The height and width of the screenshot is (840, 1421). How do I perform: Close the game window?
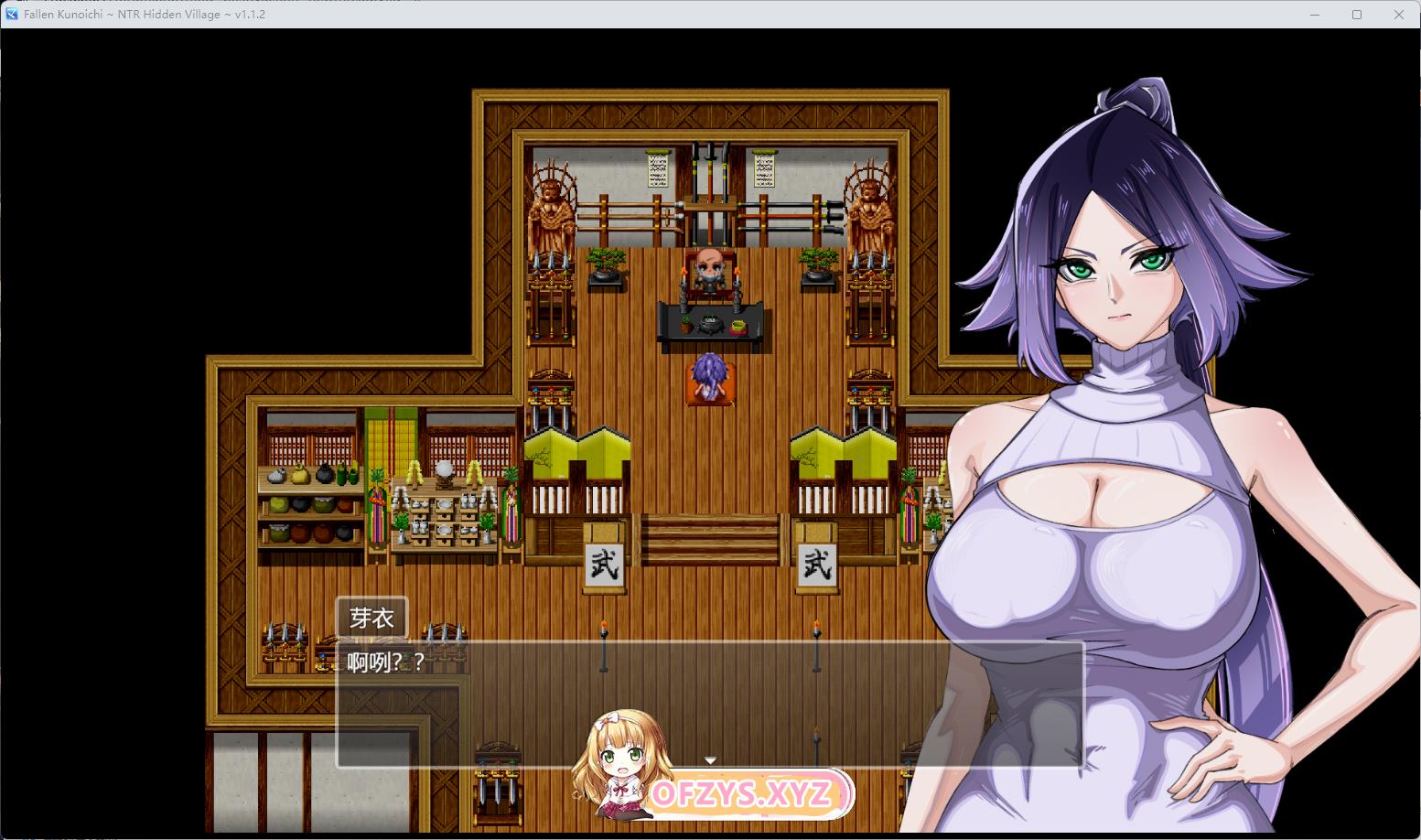coord(1398,15)
